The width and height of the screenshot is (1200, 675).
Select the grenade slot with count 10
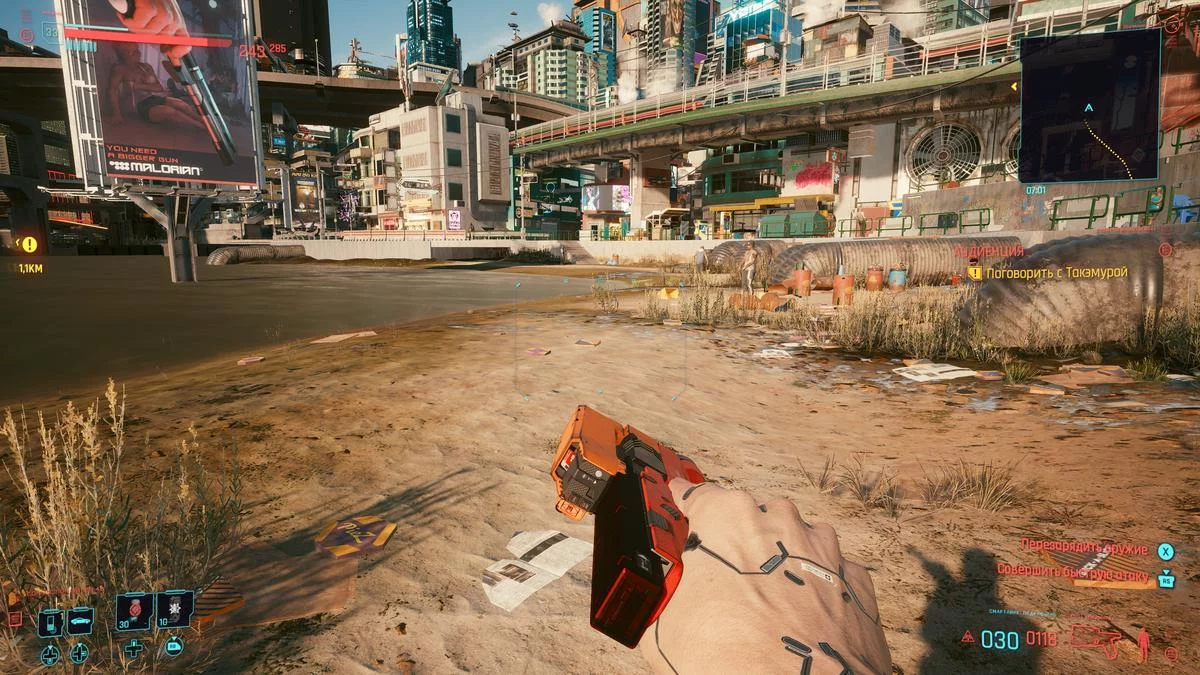coord(174,610)
